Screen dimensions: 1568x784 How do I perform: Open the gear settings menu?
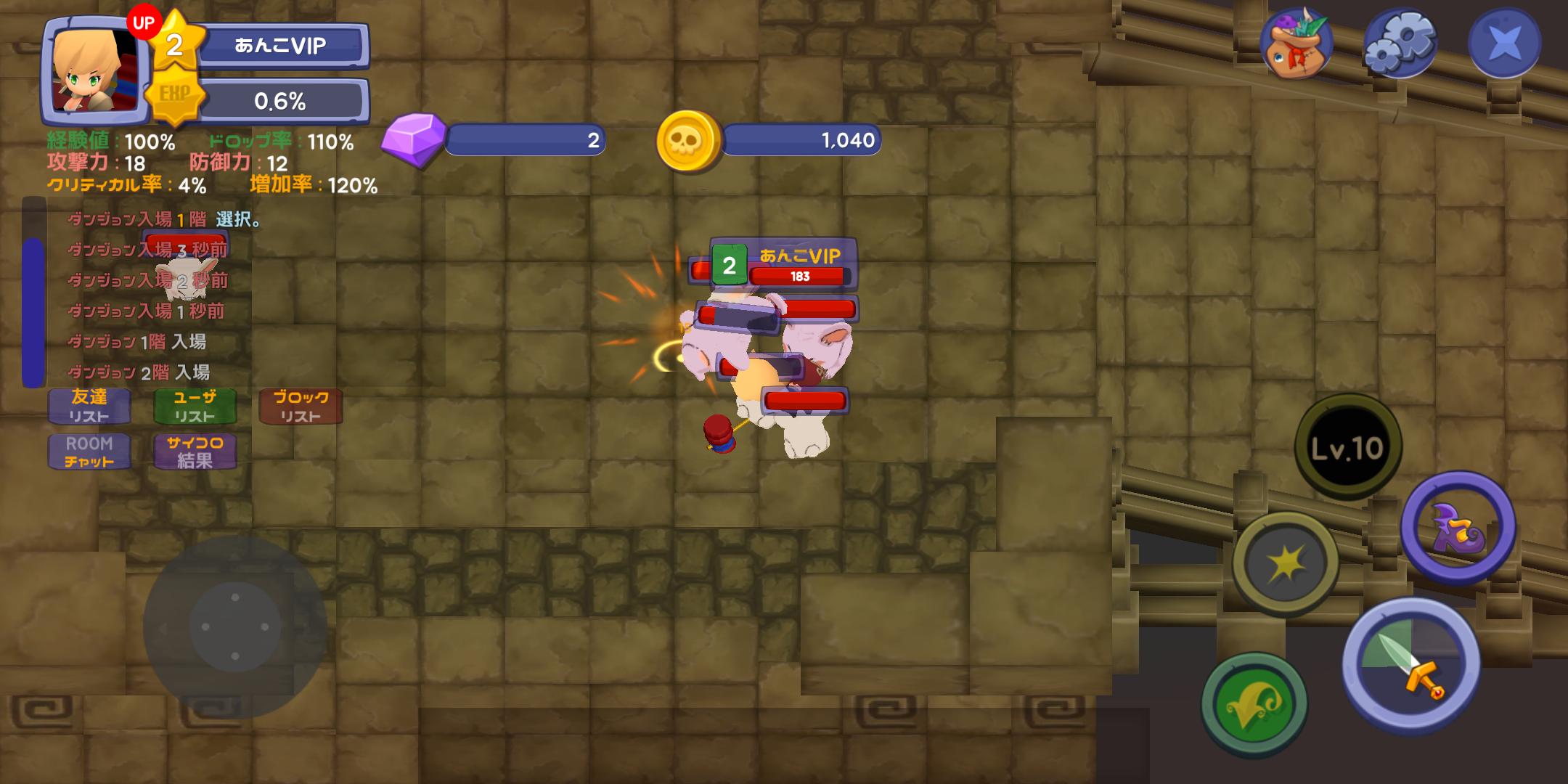tap(1400, 44)
